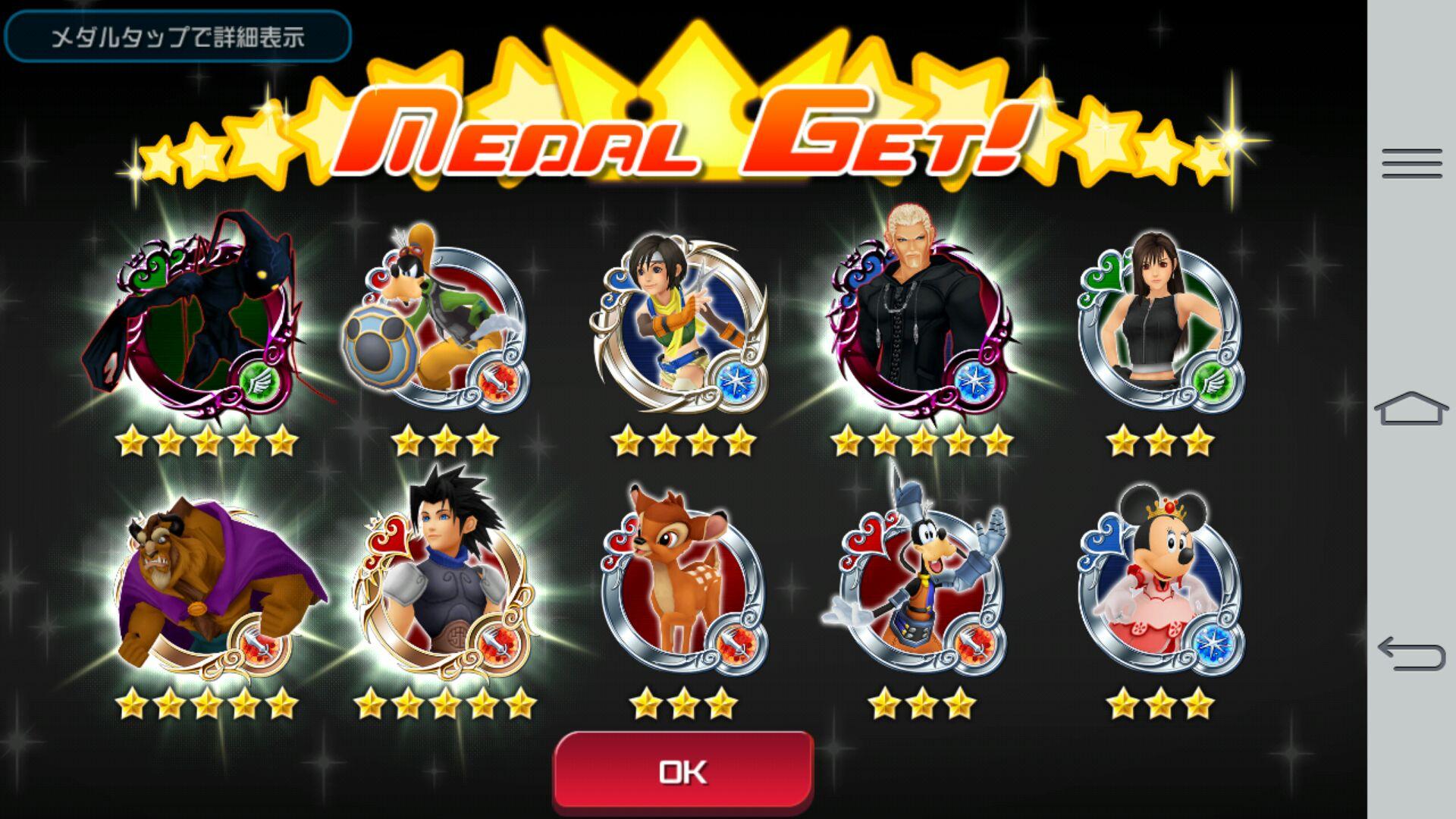Tap the Android back arrow
The width and height of the screenshot is (1456, 819).
point(1411,654)
